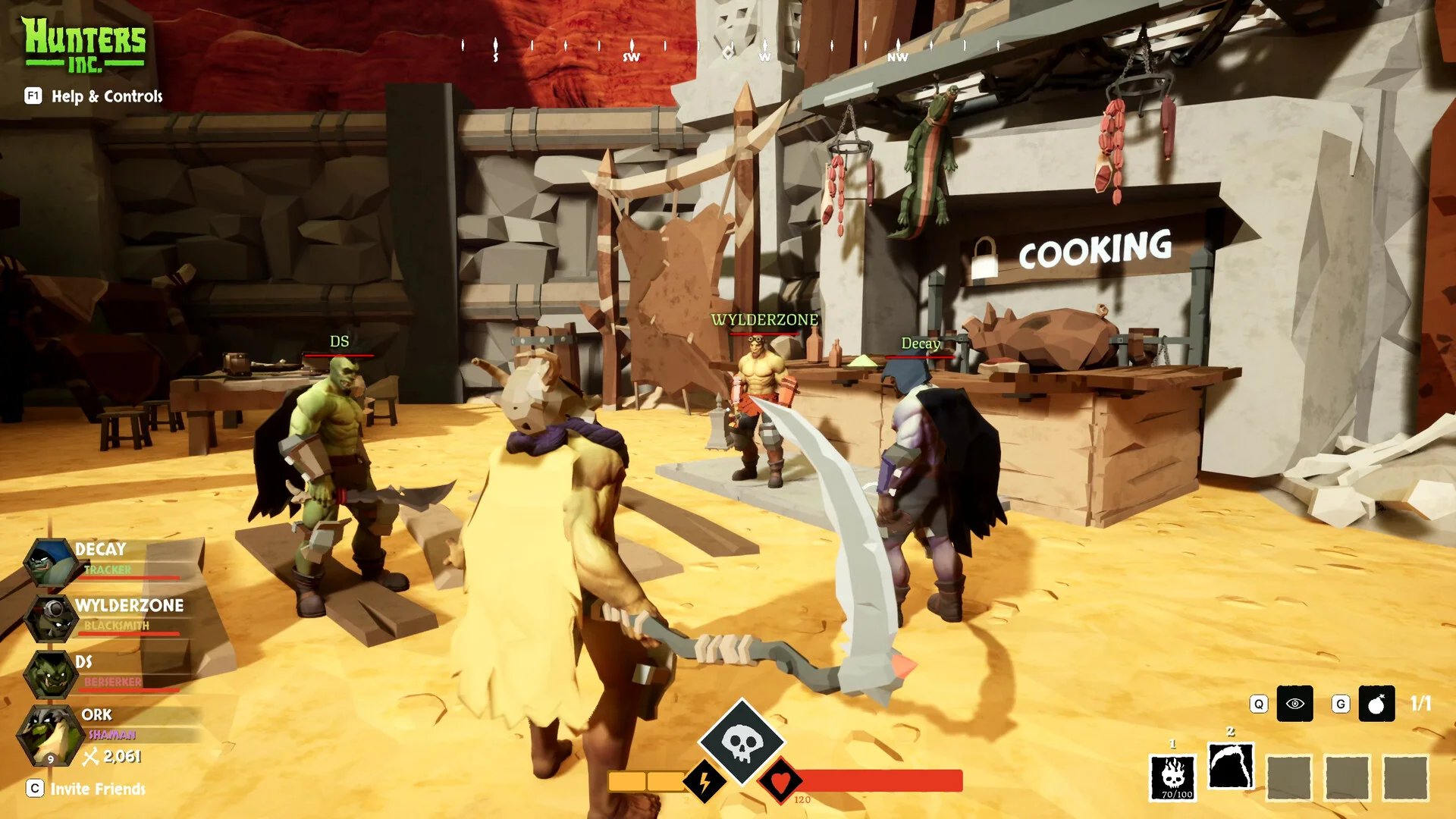This screenshot has width=1456, height=819.
Task: Click the heart health icon
Action: click(x=780, y=780)
